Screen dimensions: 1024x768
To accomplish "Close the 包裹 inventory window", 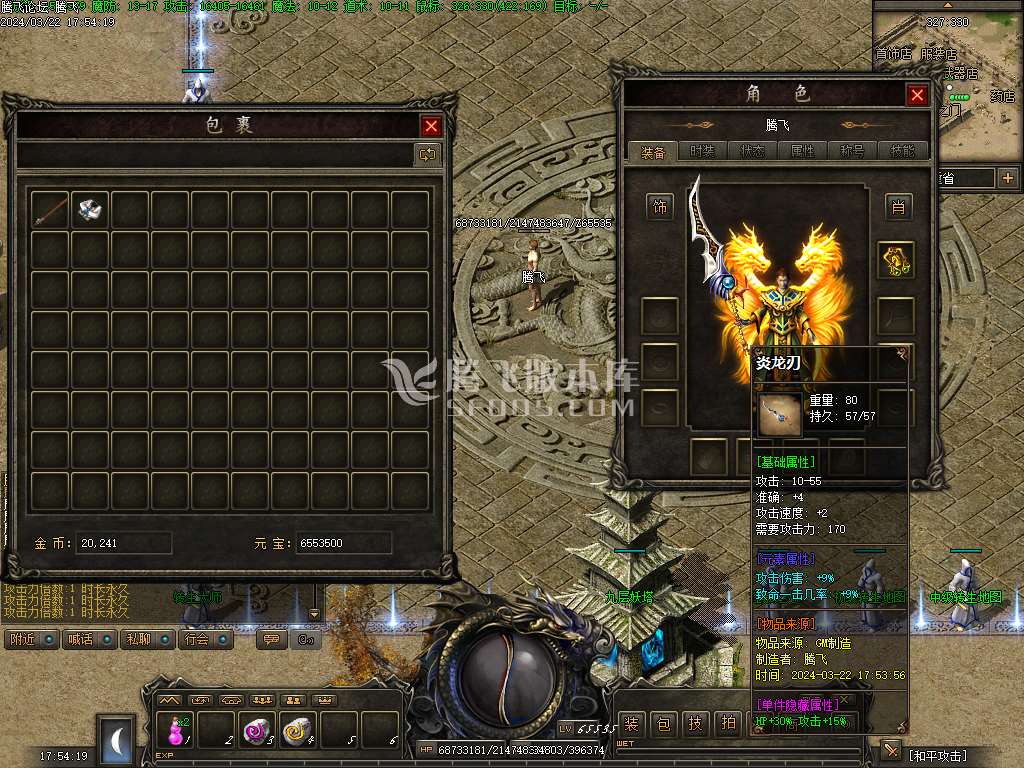I will (x=431, y=126).
